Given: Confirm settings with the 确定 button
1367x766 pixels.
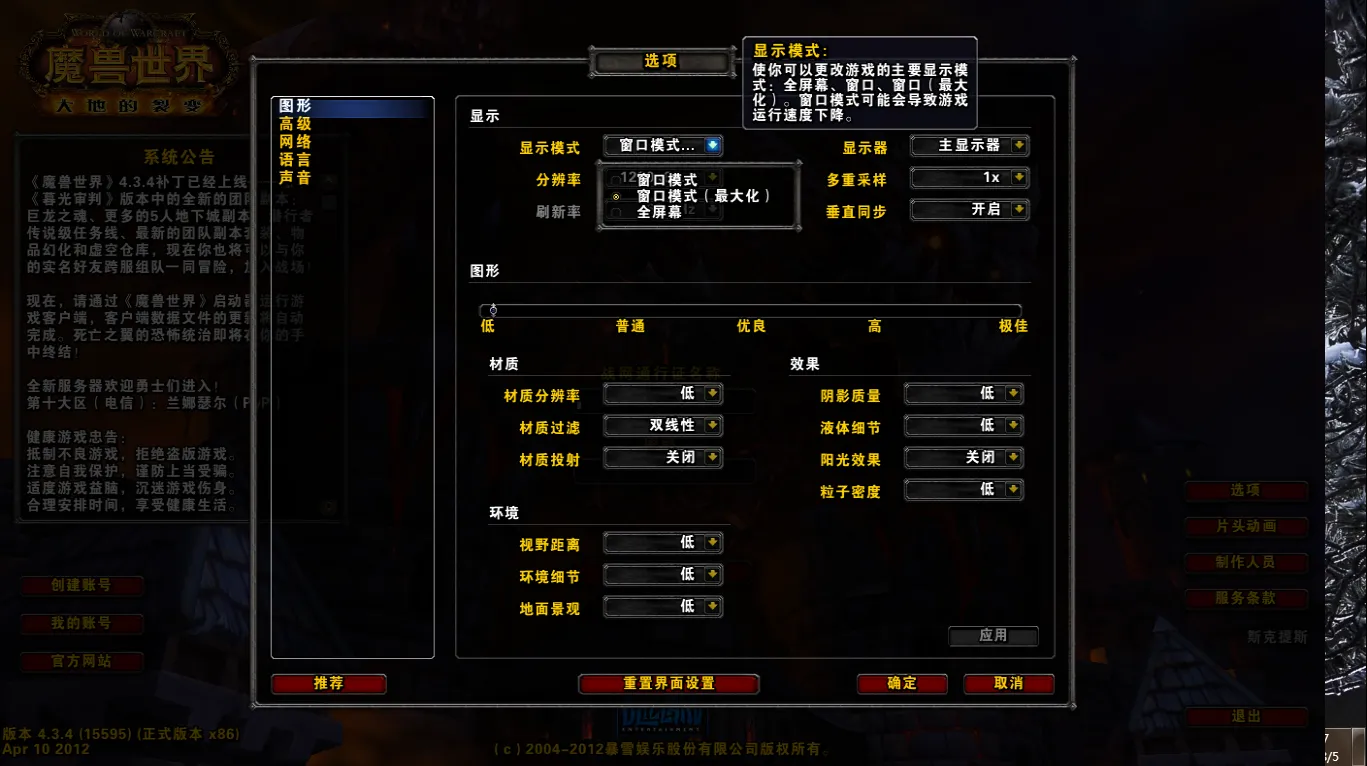Looking at the screenshot, I should point(901,684).
